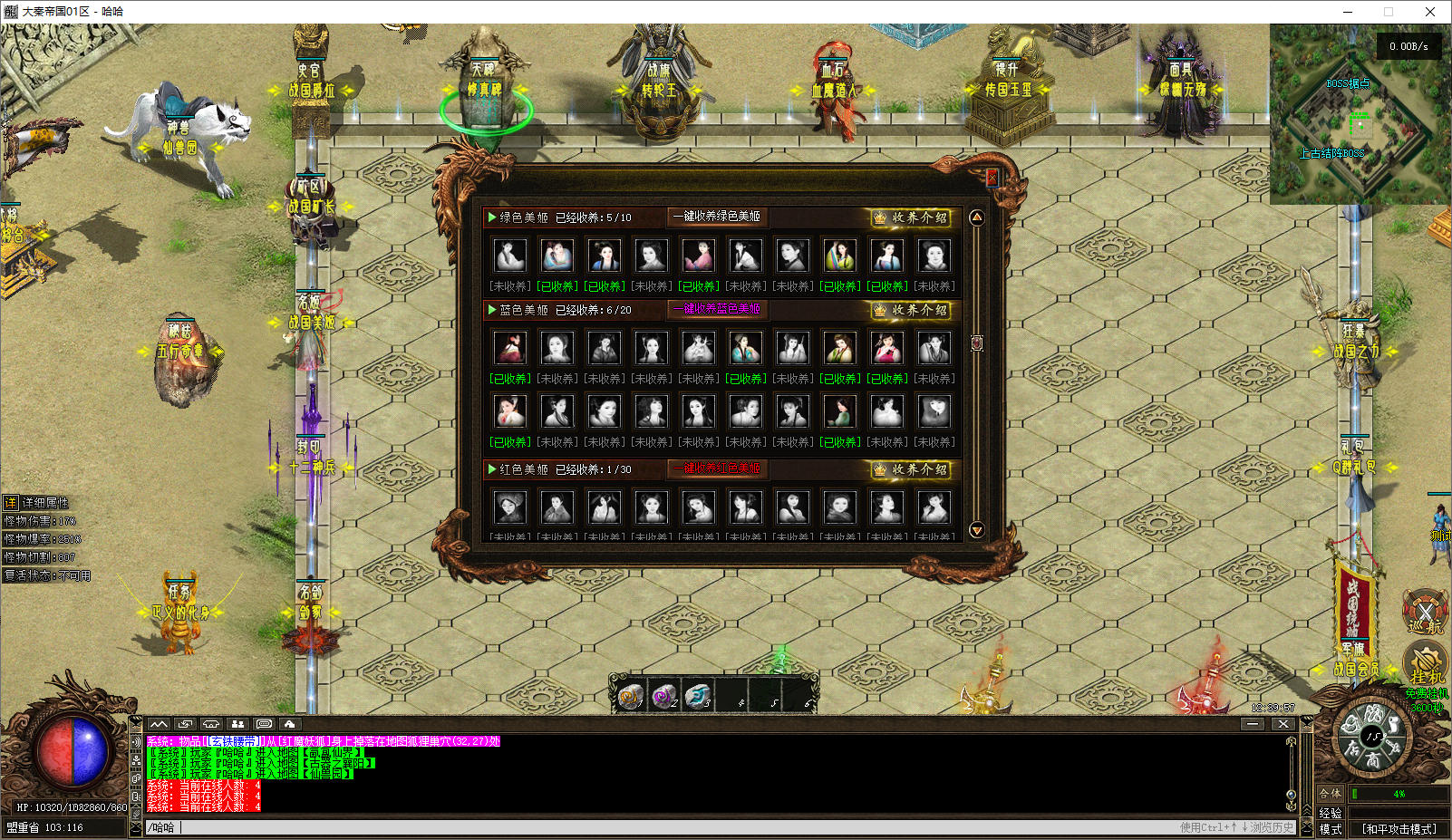Viewport: 1452px width, 840px height.
Task: Minimize the game window from the title bar
Action: 1348,12
